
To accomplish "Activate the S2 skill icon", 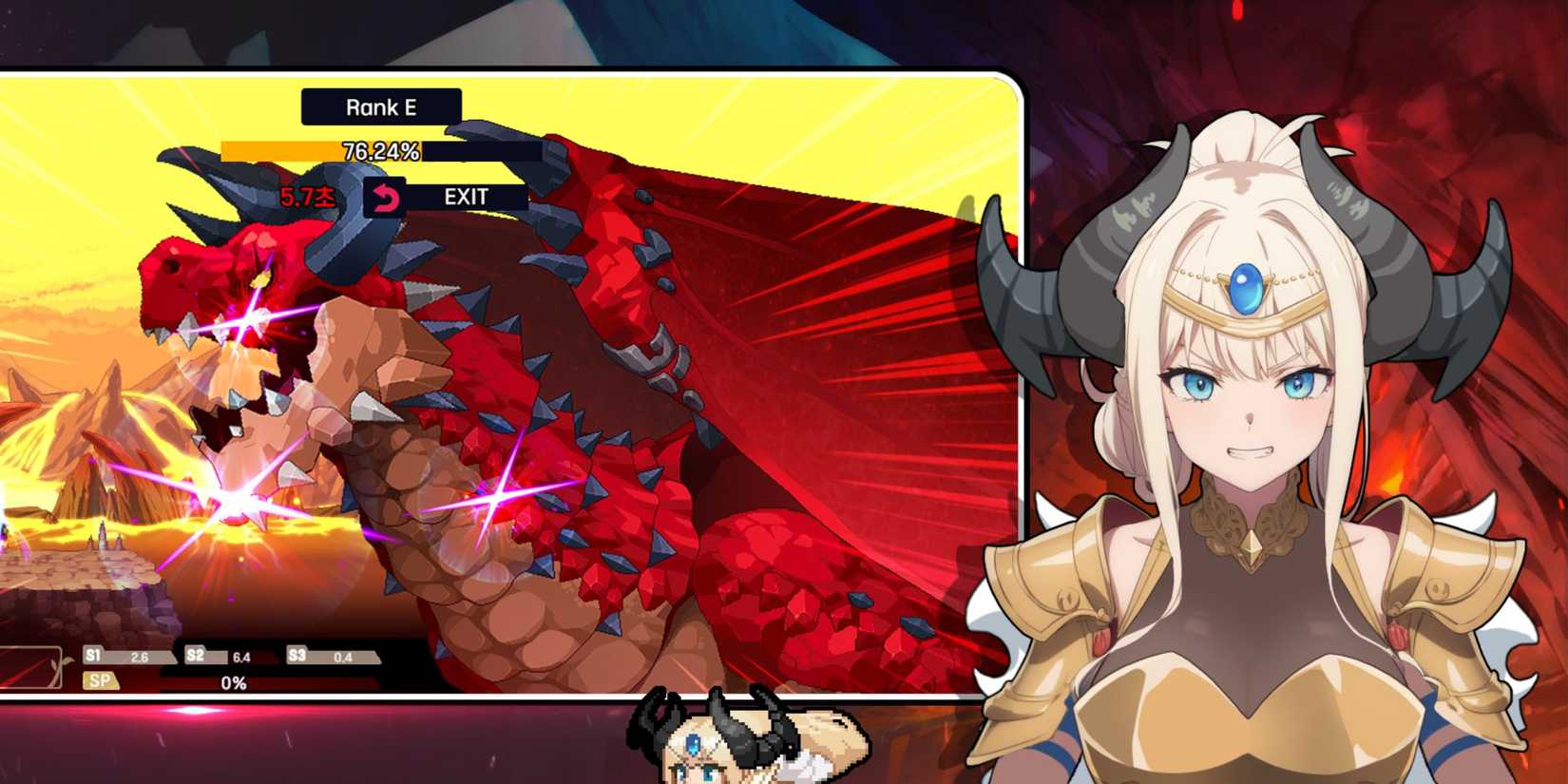I will (197, 655).
